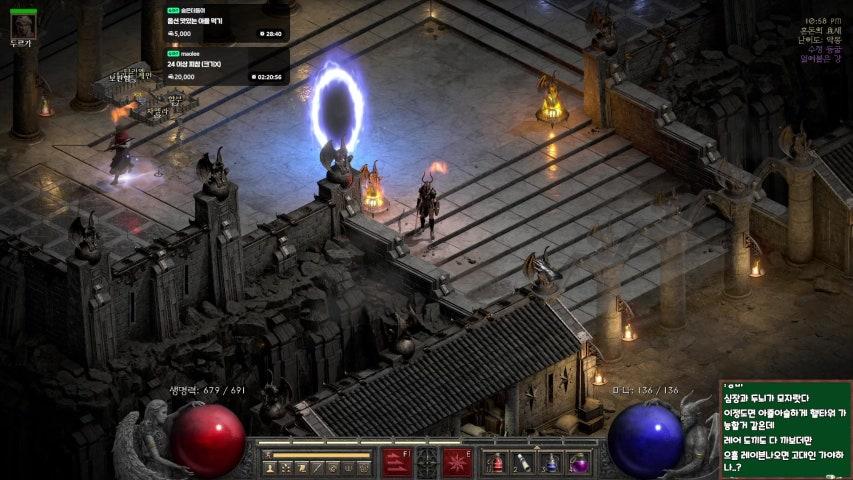Use the scroll in the belt
Image resolution: width=853 pixels, height=480 pixels.
coord(523,463)
